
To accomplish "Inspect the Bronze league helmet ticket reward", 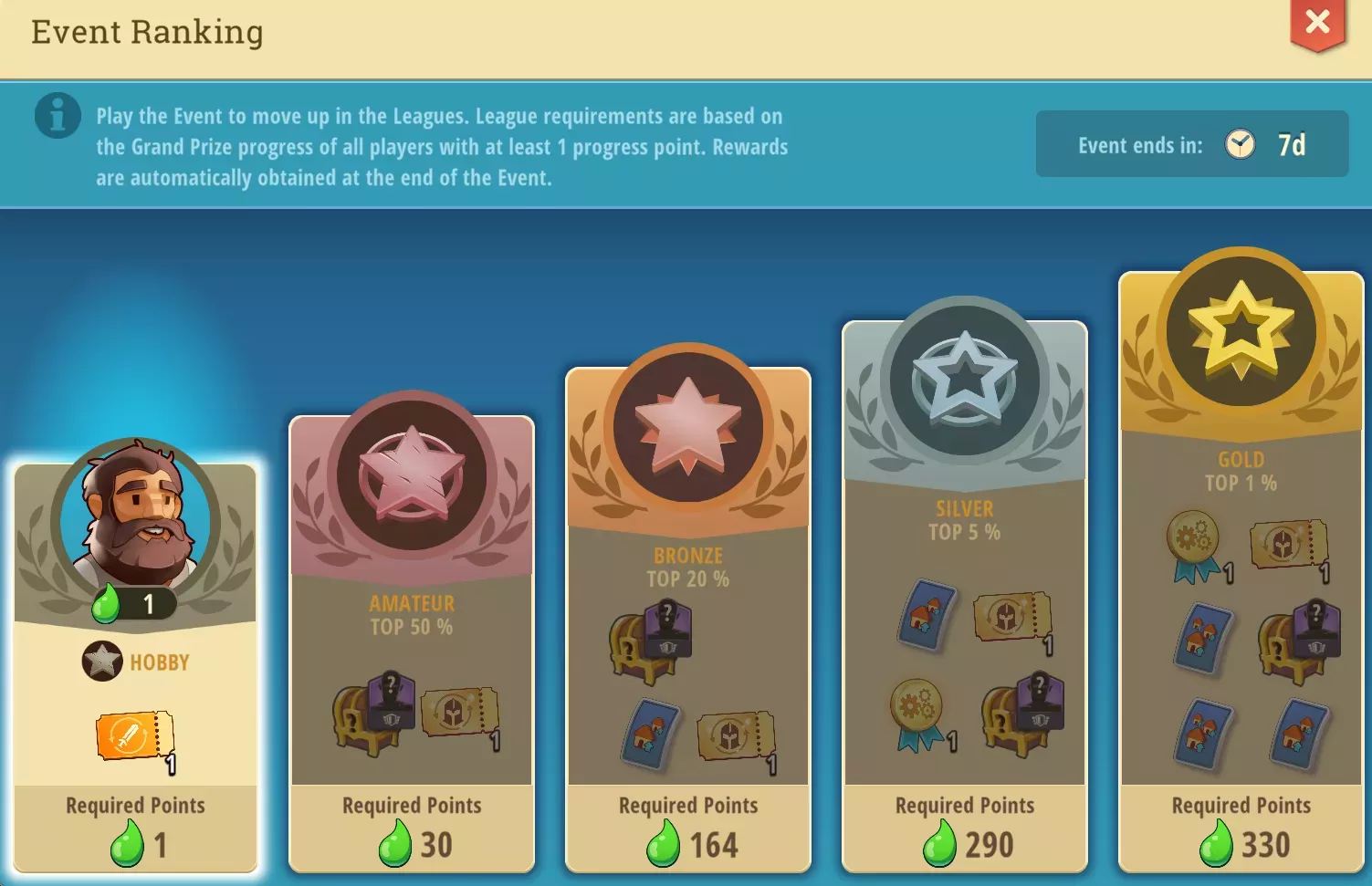I will tap(736, 735).
